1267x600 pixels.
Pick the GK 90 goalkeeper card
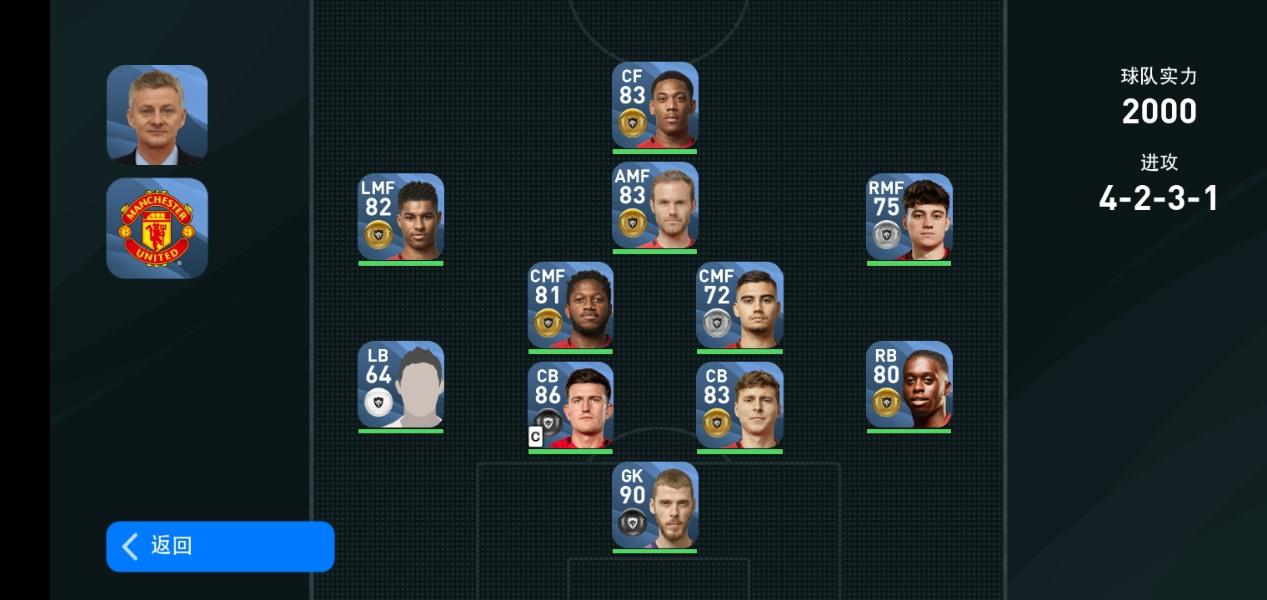[655, 505]
